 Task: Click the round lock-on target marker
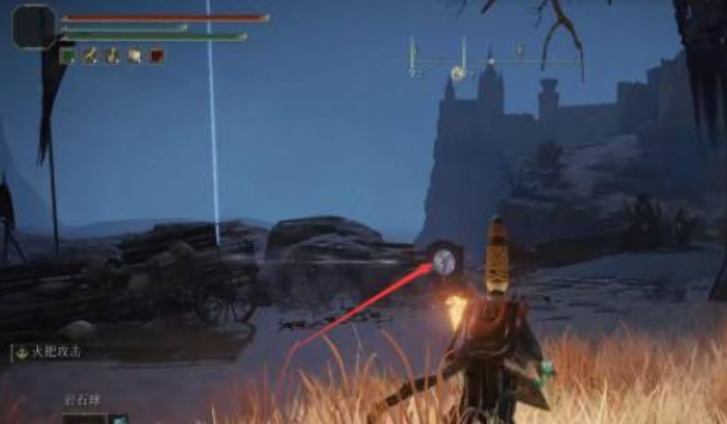[x=444, y=262]
